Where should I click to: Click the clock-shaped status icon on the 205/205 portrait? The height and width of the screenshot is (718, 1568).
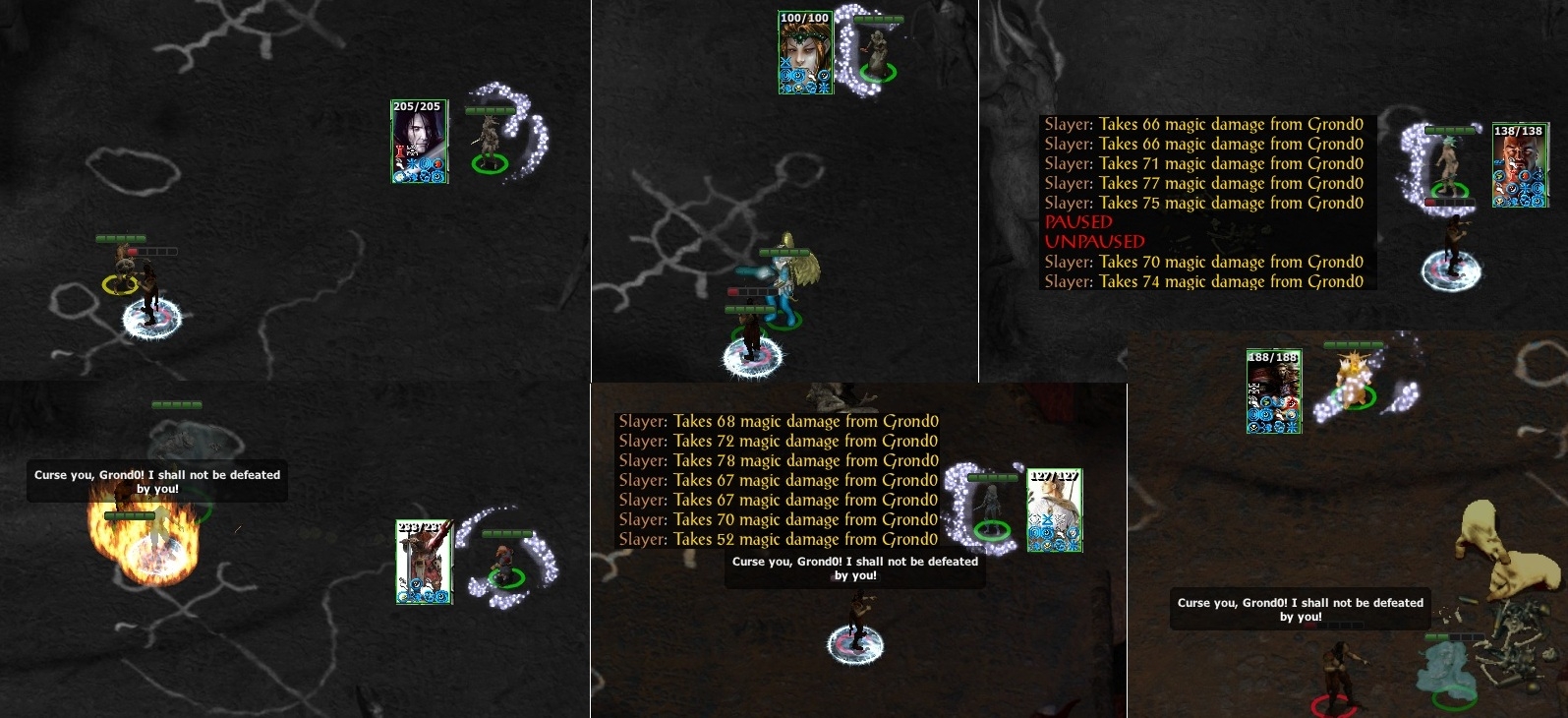(x=437, y=174)
